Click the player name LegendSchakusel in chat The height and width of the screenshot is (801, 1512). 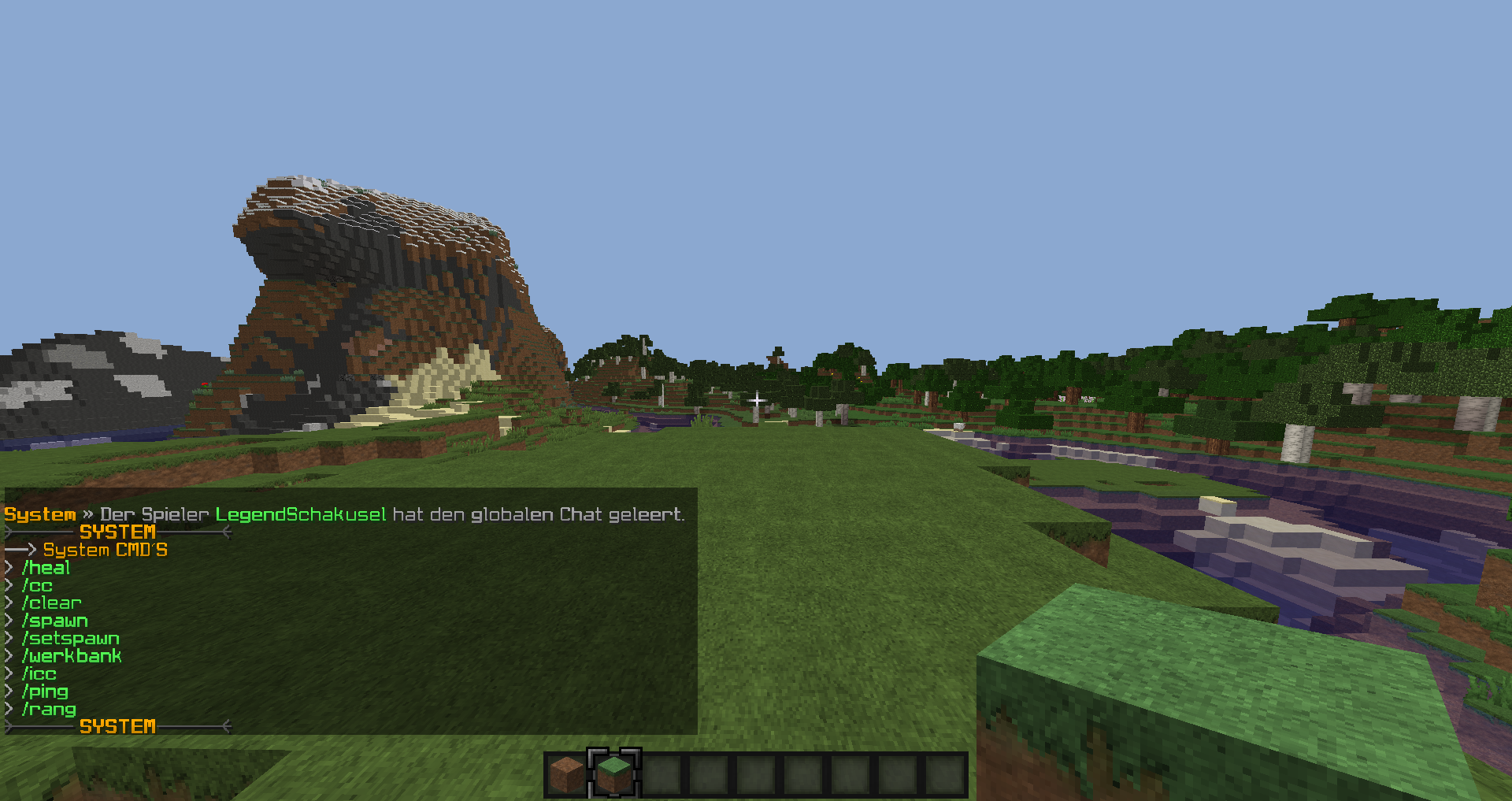301,514
